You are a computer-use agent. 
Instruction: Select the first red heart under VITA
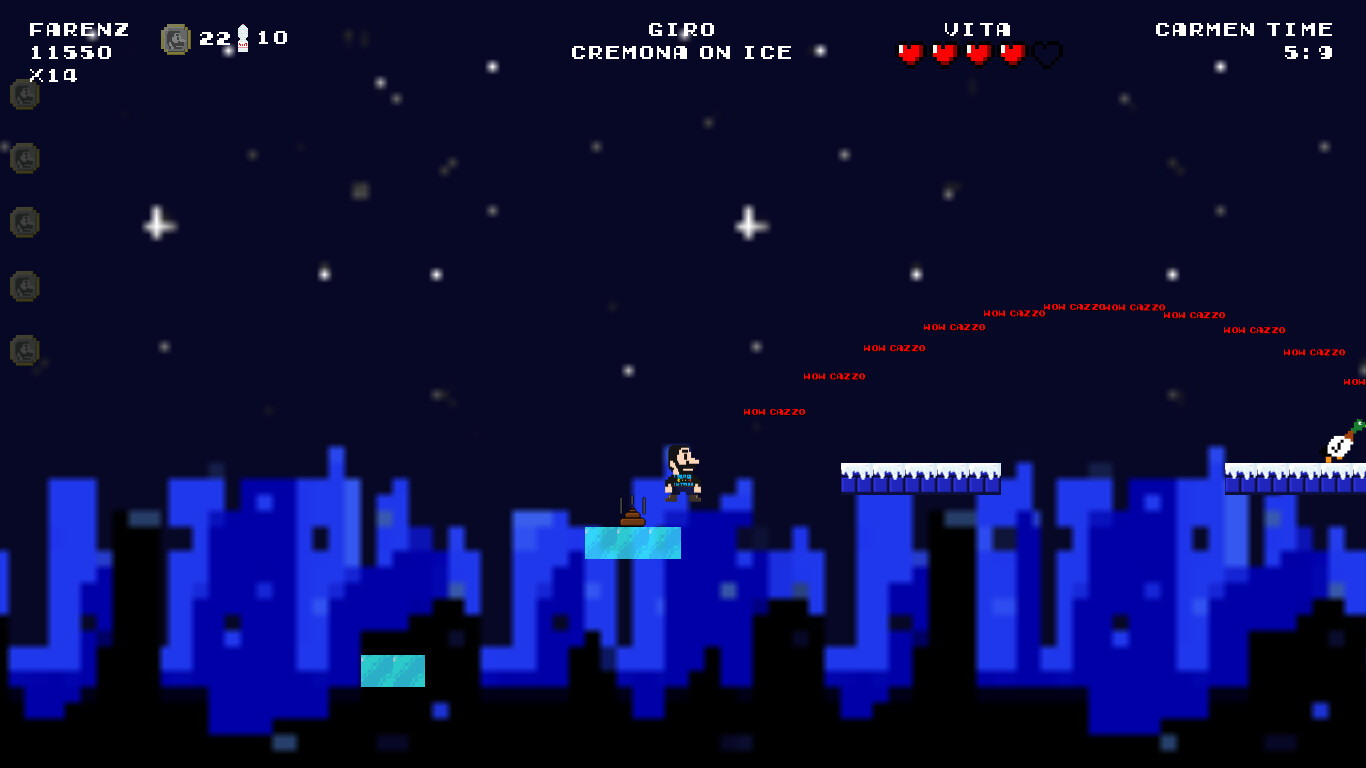(910, 55)
